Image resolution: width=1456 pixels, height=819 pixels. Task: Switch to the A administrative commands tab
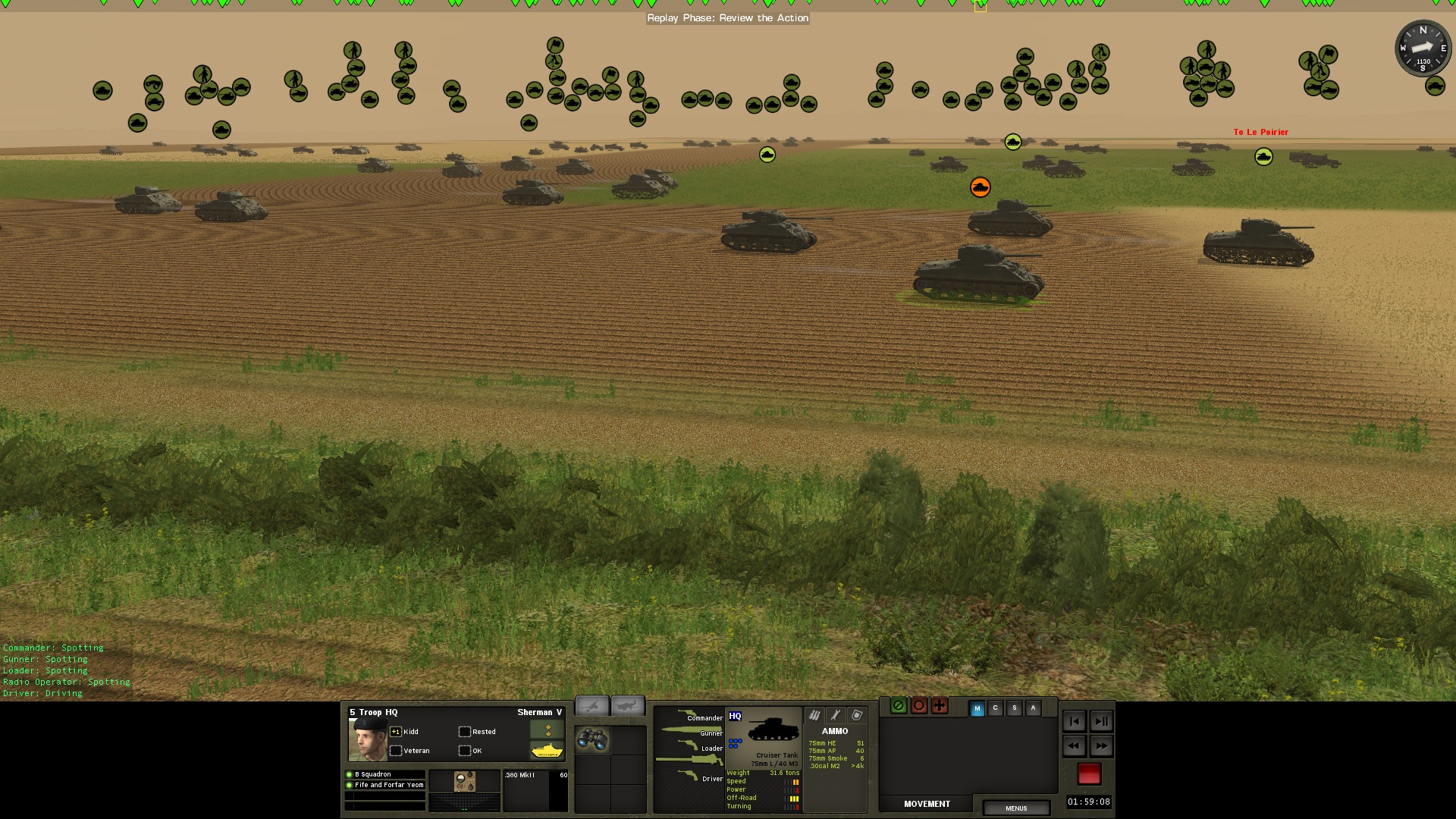coord(1033,708)
